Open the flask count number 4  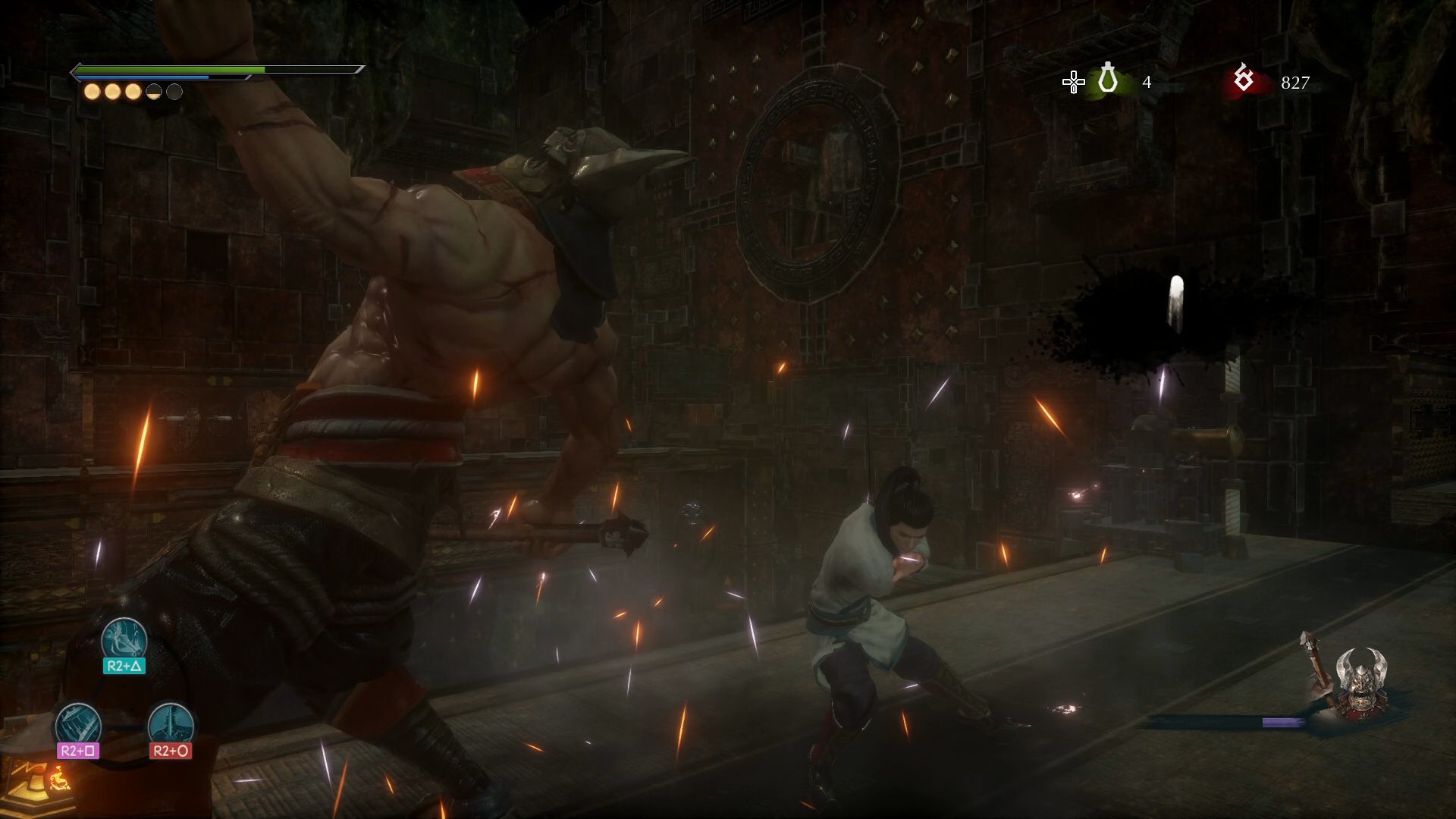[x=1147, y=82]
